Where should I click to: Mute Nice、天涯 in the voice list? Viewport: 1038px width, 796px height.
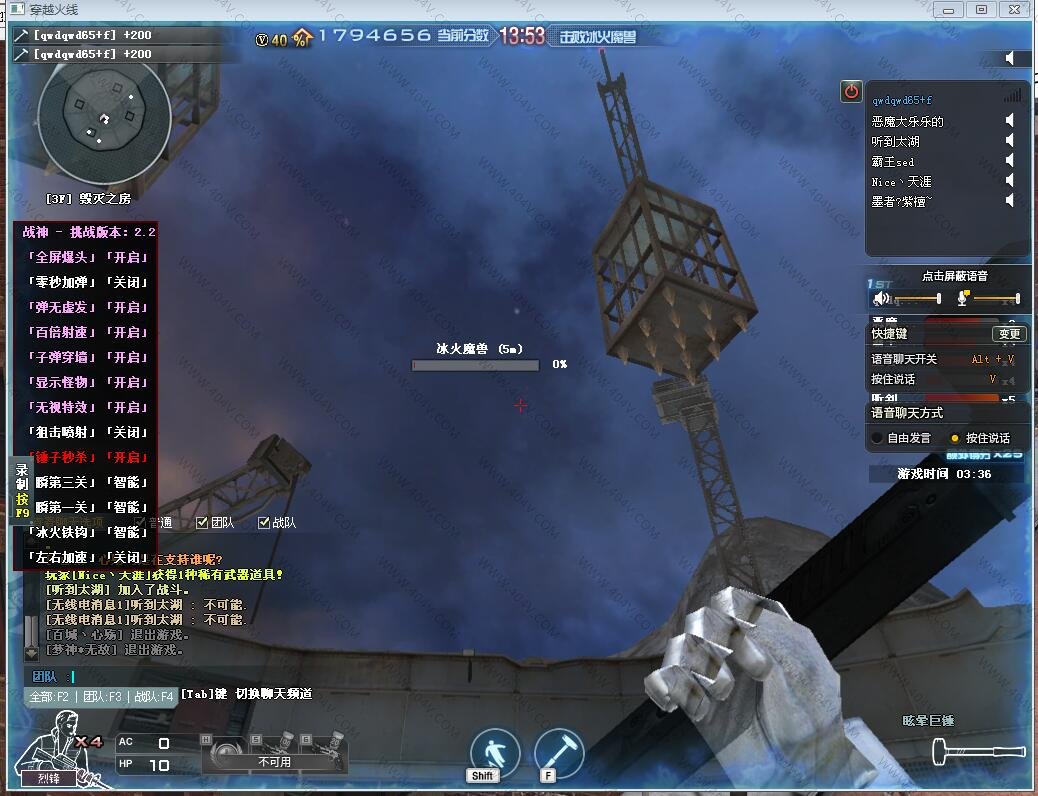pyautogui.click(x=1010, y=181)
